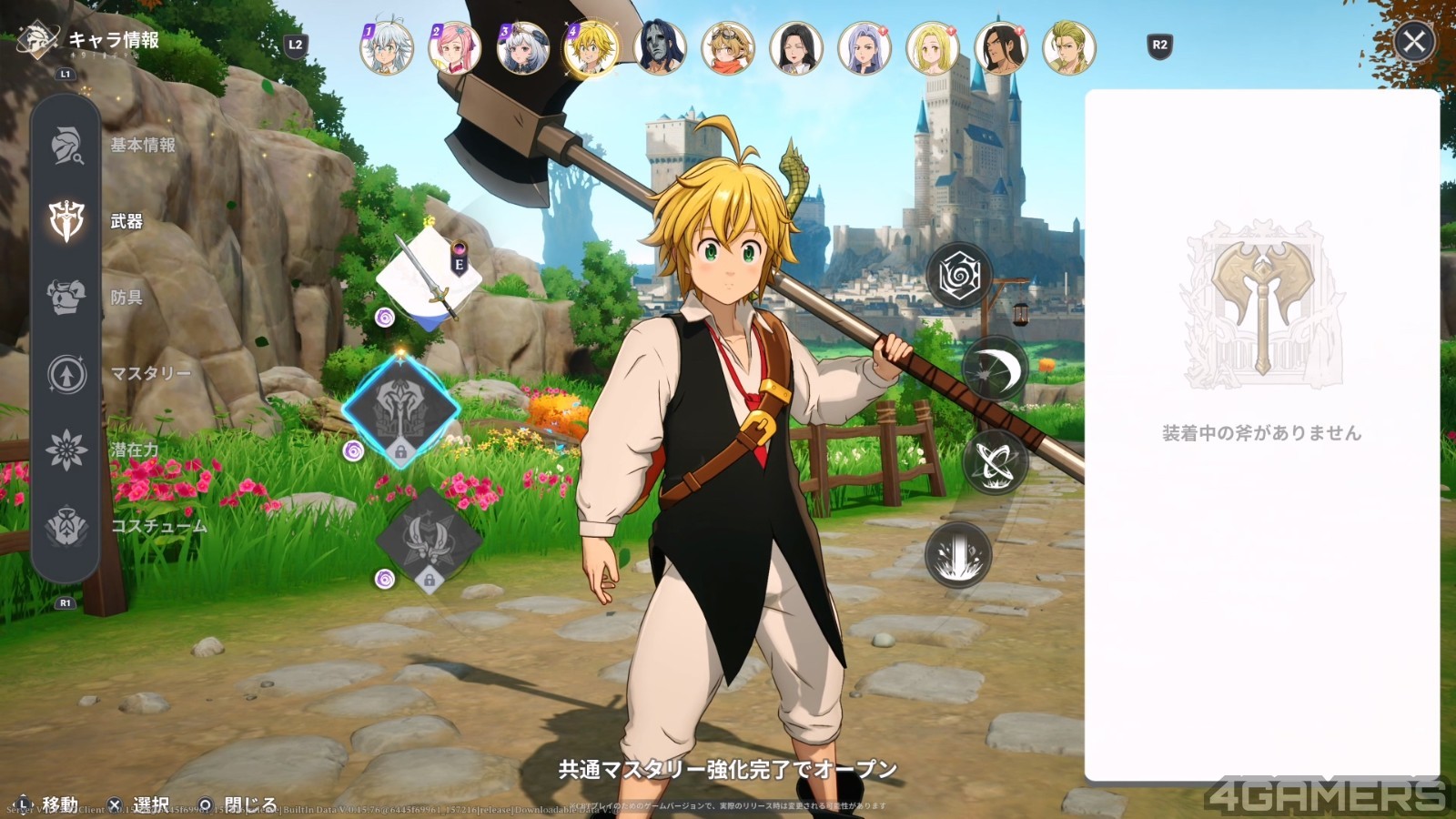Inspect the spinning orbit skill icon

(x=994, y=461)
